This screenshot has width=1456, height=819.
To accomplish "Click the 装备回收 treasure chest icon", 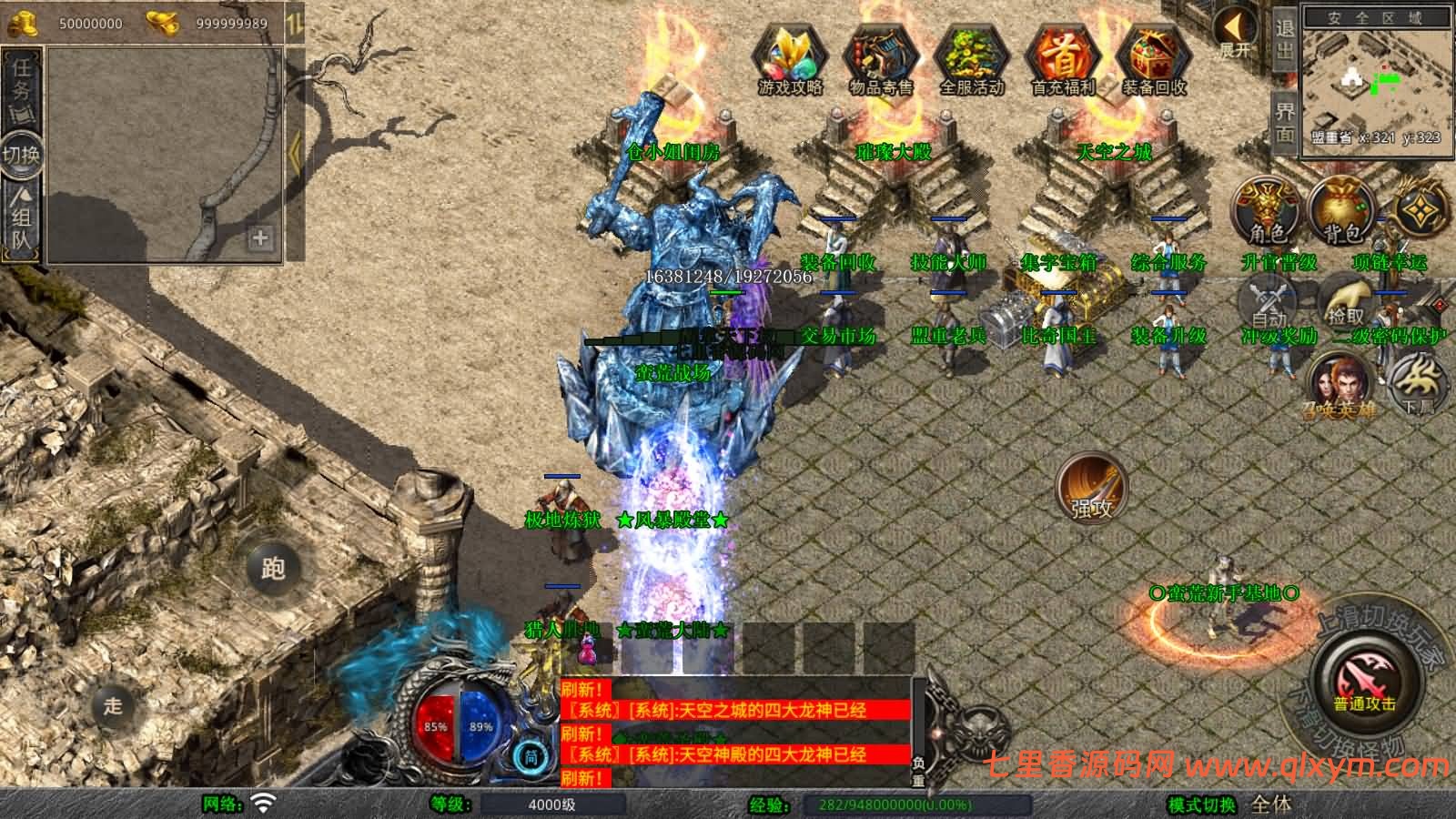I will pos(1154,58).
